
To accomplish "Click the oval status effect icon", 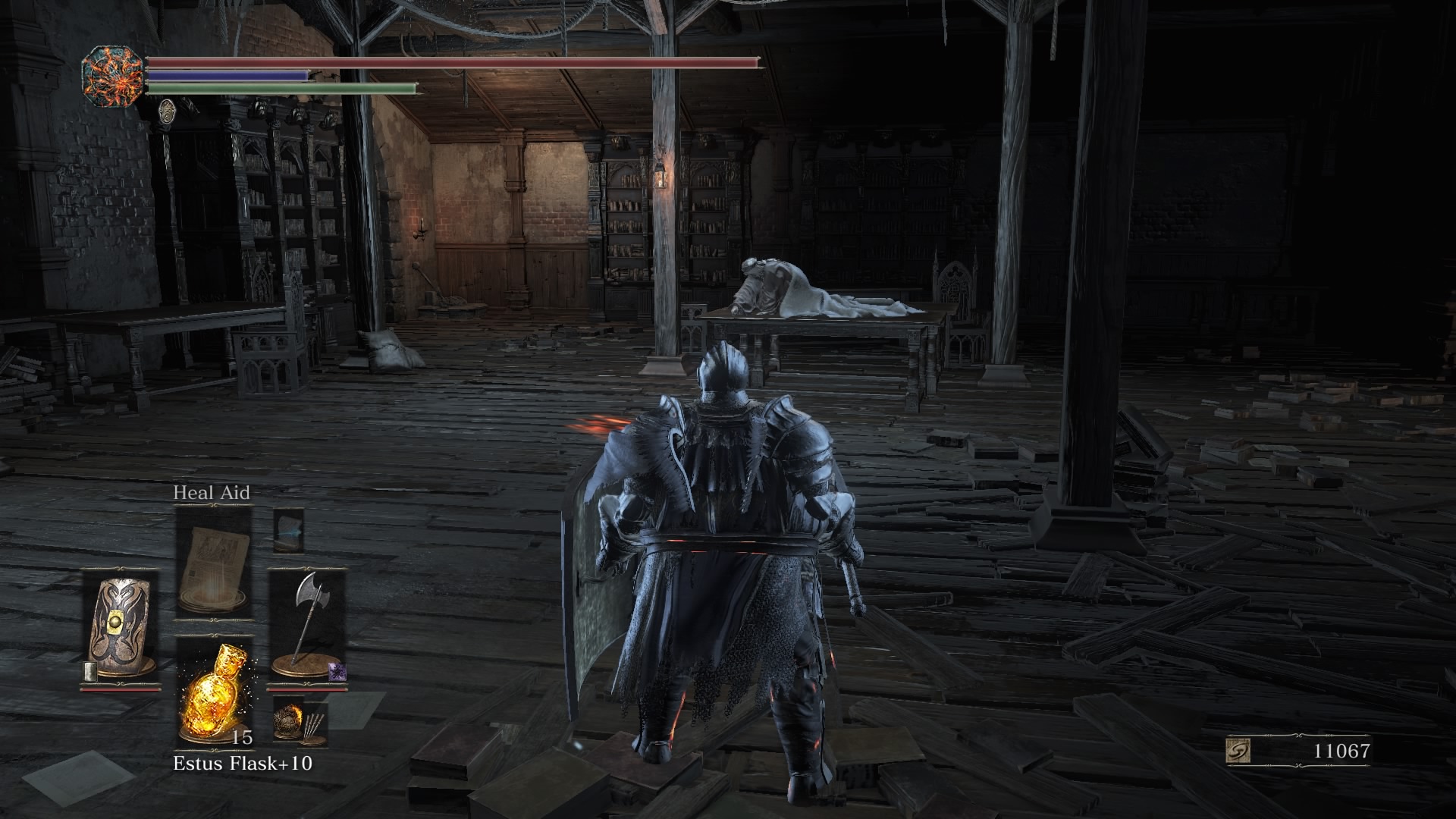I will coord(168,111).
